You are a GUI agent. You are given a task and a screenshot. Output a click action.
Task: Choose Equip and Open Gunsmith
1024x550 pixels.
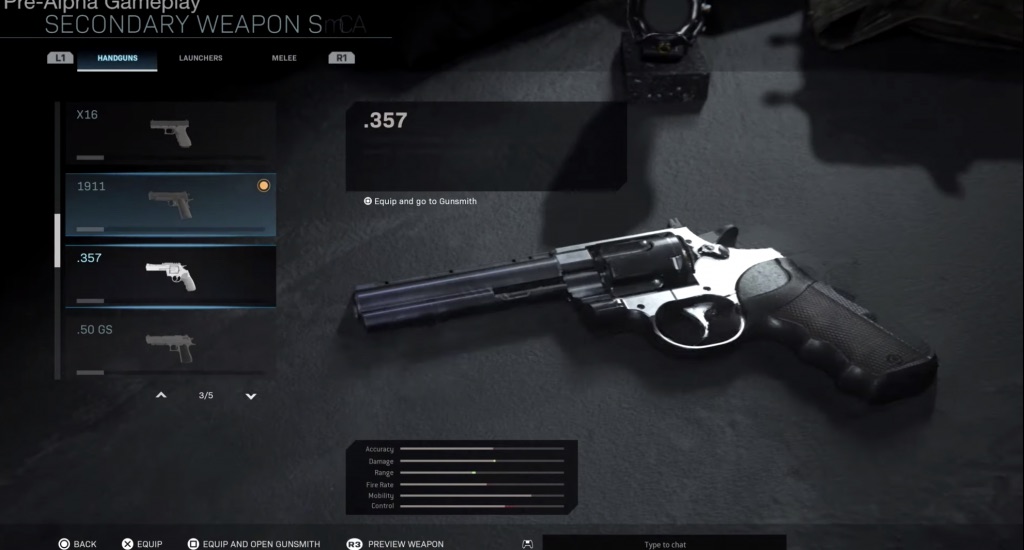click(x=254, y=544)
